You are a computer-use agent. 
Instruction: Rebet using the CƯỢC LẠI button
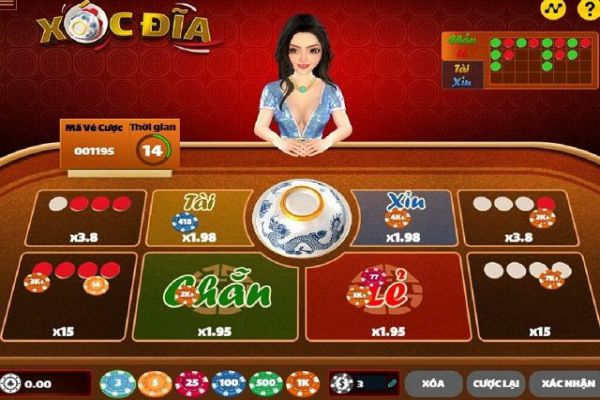point(493,384)
